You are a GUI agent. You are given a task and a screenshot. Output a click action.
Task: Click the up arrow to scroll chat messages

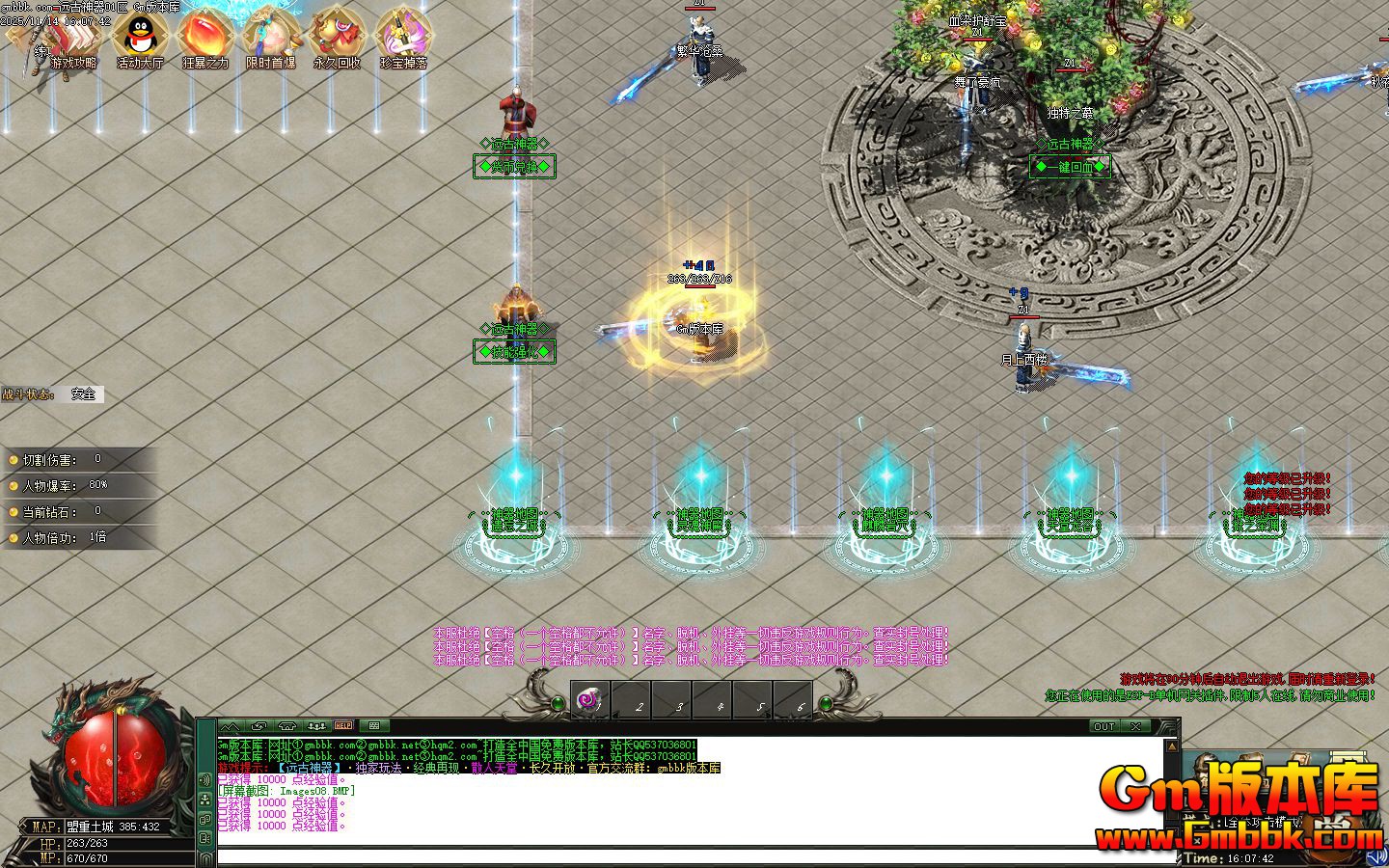(x=1172, y=746)
